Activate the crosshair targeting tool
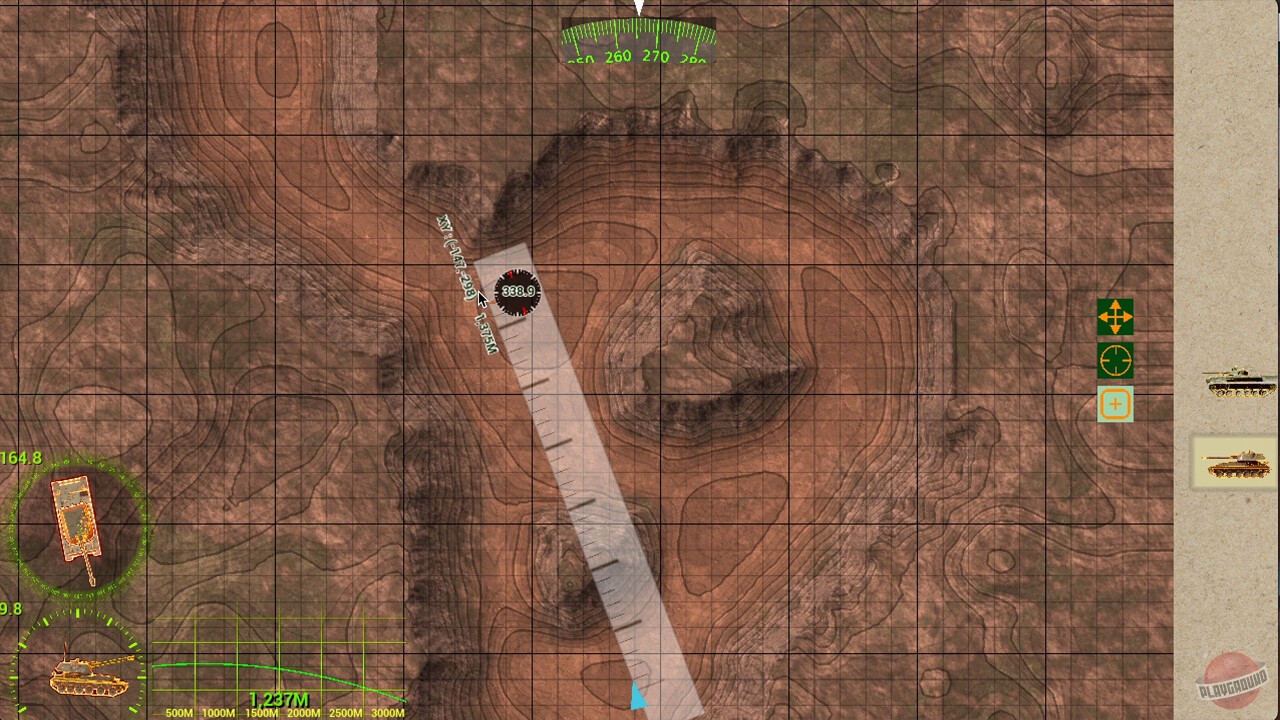This screenshot has height=720, width=1280. (1115, 360)
